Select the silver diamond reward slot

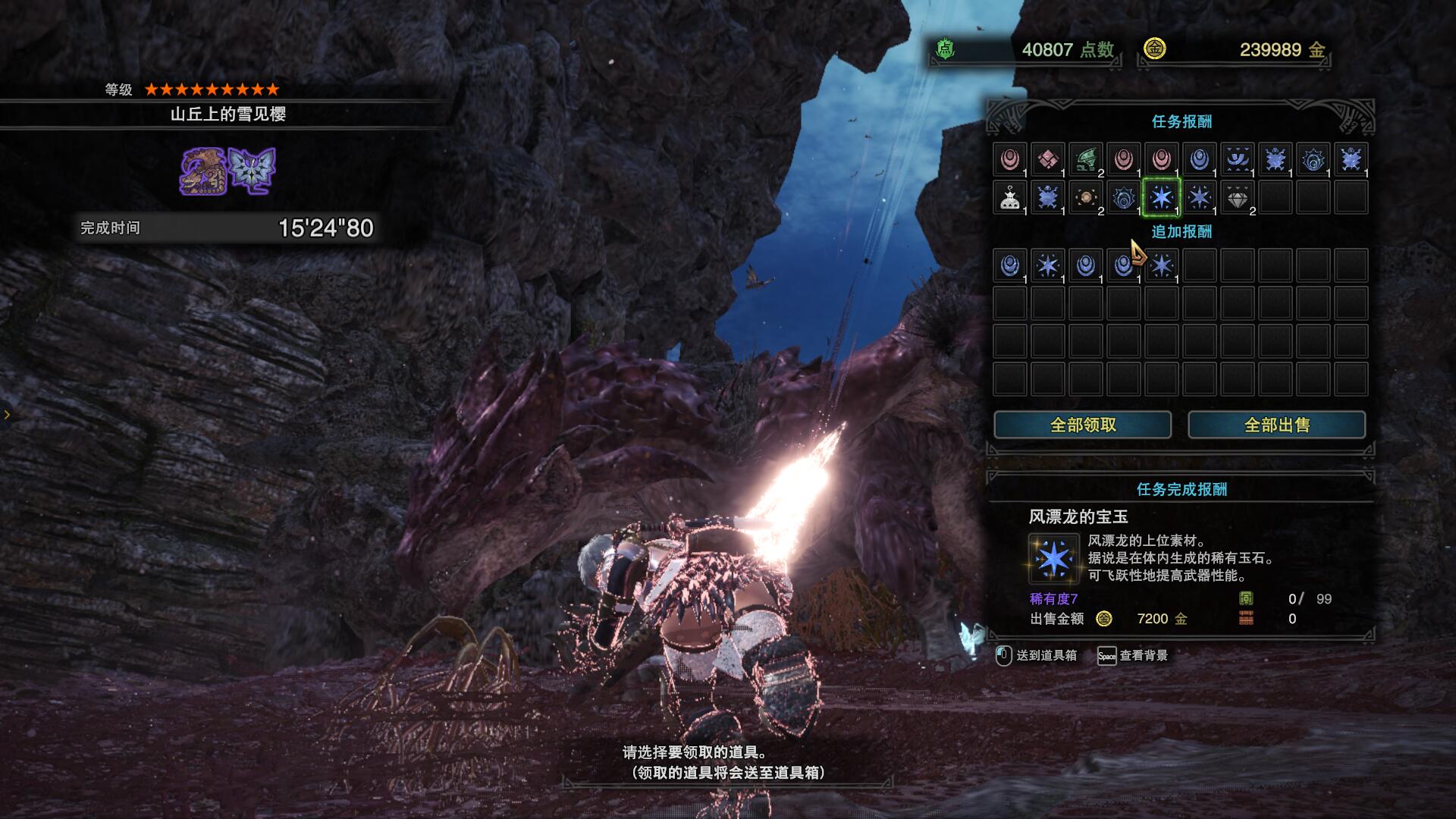(x=1237, y=198)
